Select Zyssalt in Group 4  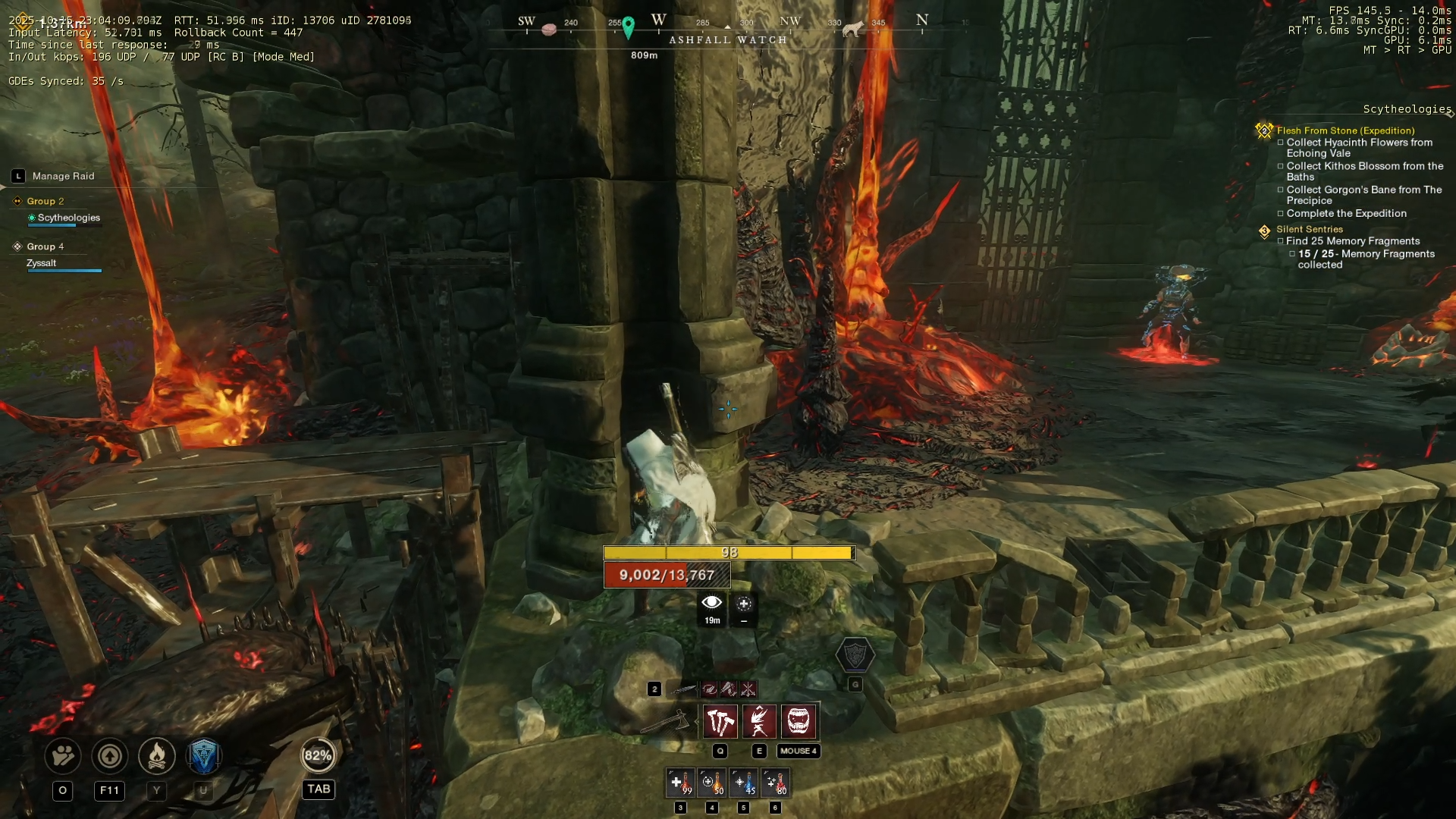click(42, 263)
